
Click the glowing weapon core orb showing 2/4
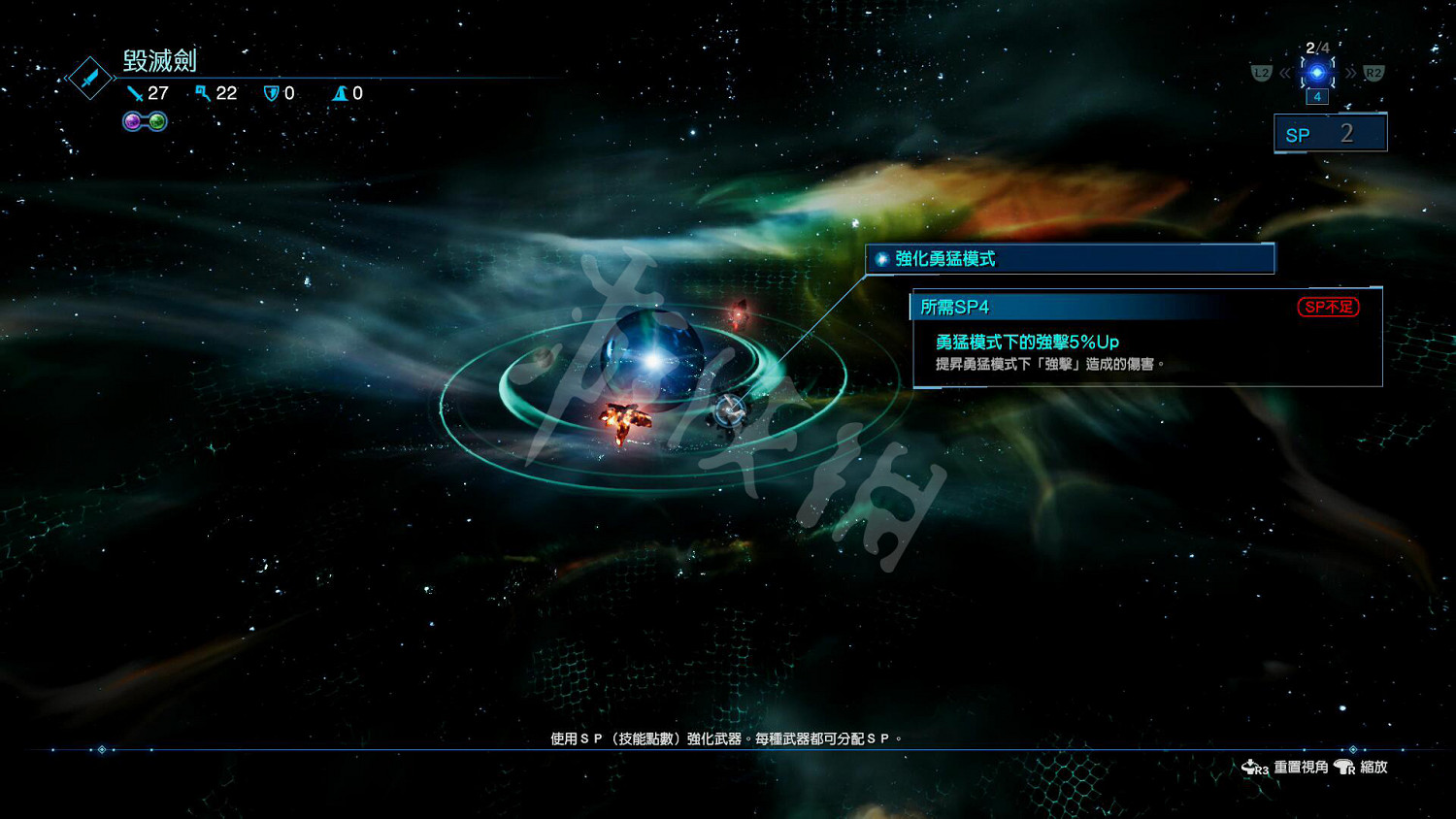(1316, 72)
